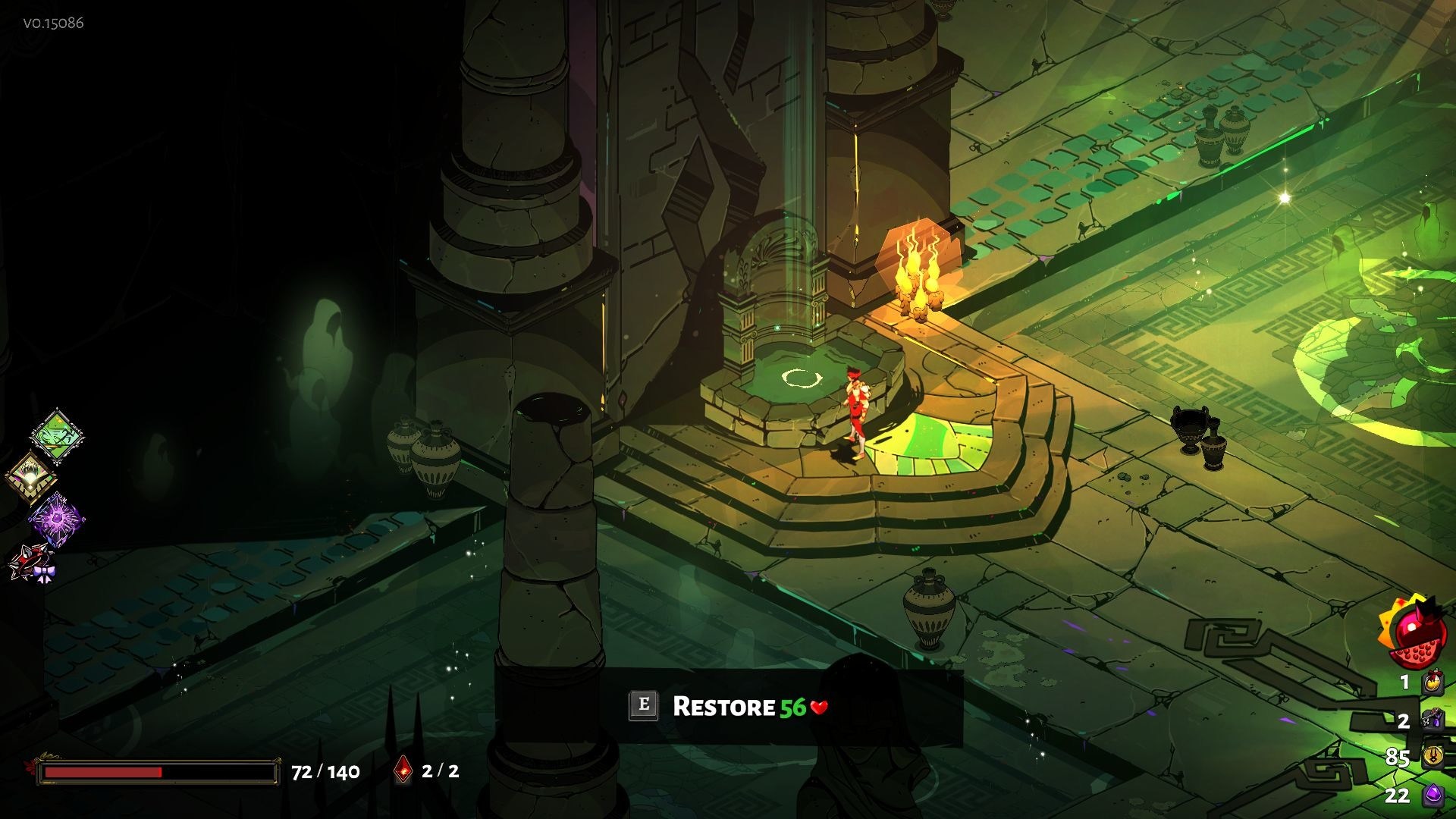Choose the chthonic key resource icon
This screenshot has height=819, width=1456.
[1432, 719]
